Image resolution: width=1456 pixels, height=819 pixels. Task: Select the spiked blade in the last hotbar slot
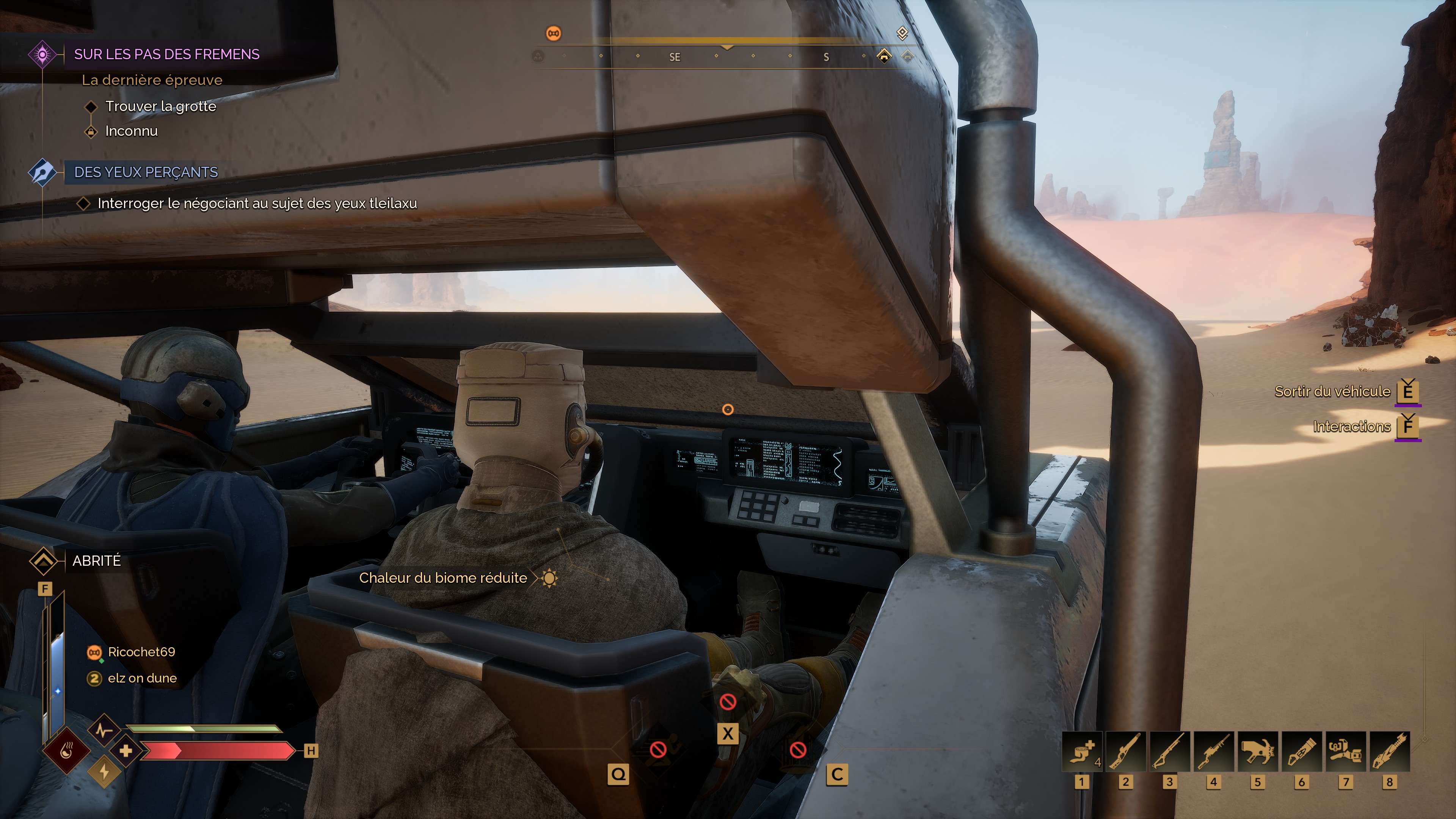click(1389, 751)
